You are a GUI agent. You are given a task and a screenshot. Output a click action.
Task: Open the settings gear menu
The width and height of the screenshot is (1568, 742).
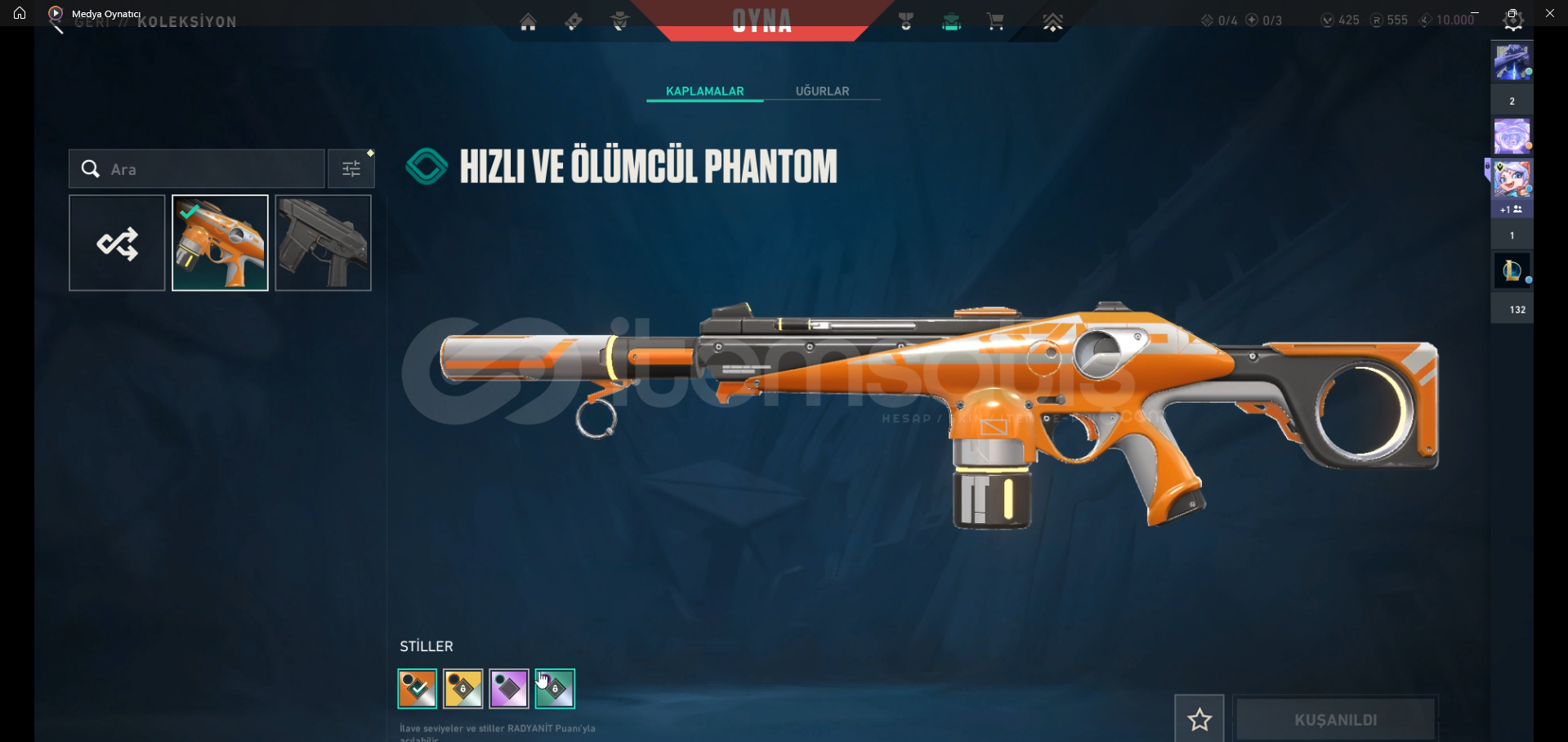click(x=1513, y=22)
